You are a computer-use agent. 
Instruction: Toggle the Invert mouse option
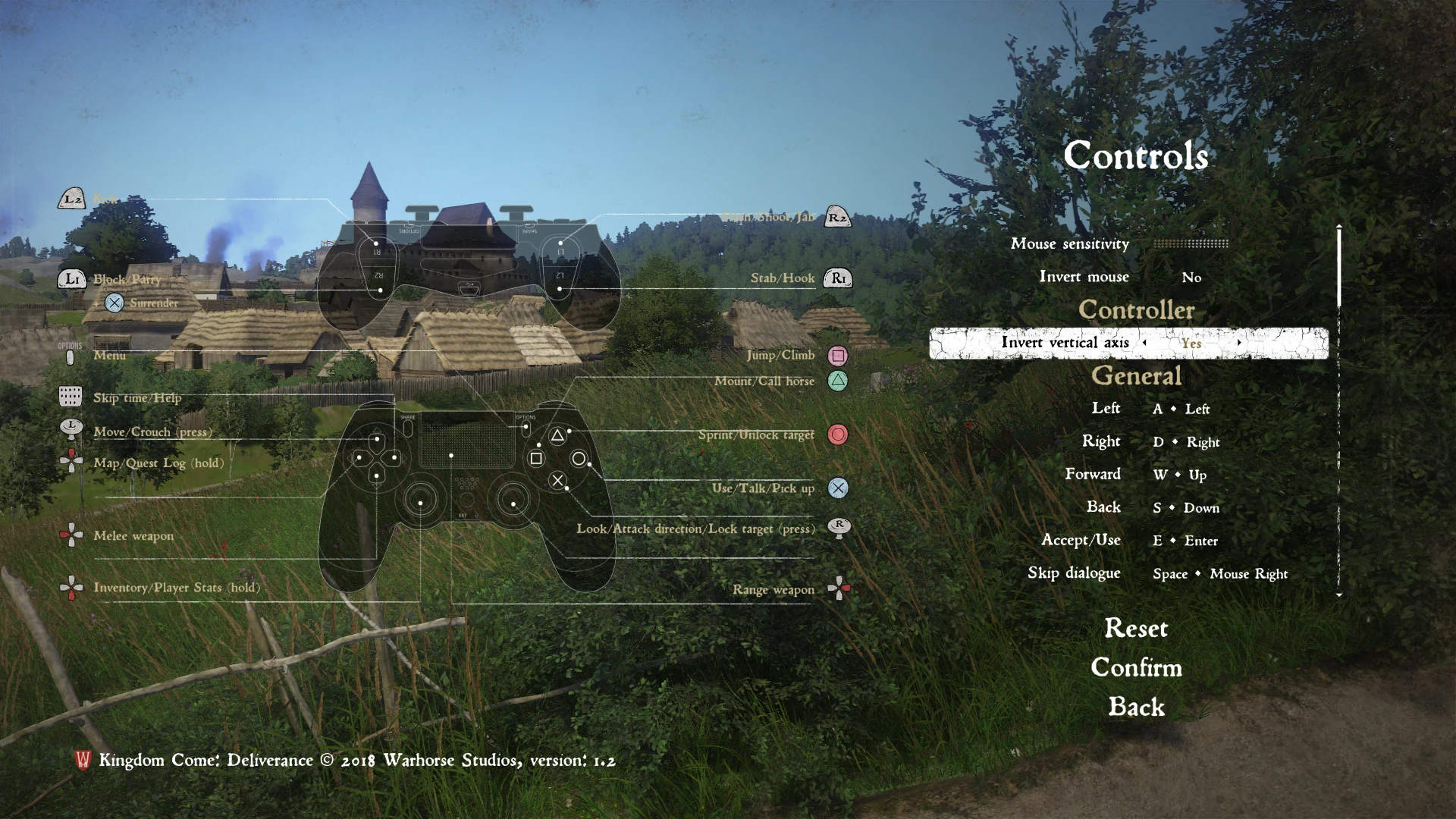(x=1191, y=278)
